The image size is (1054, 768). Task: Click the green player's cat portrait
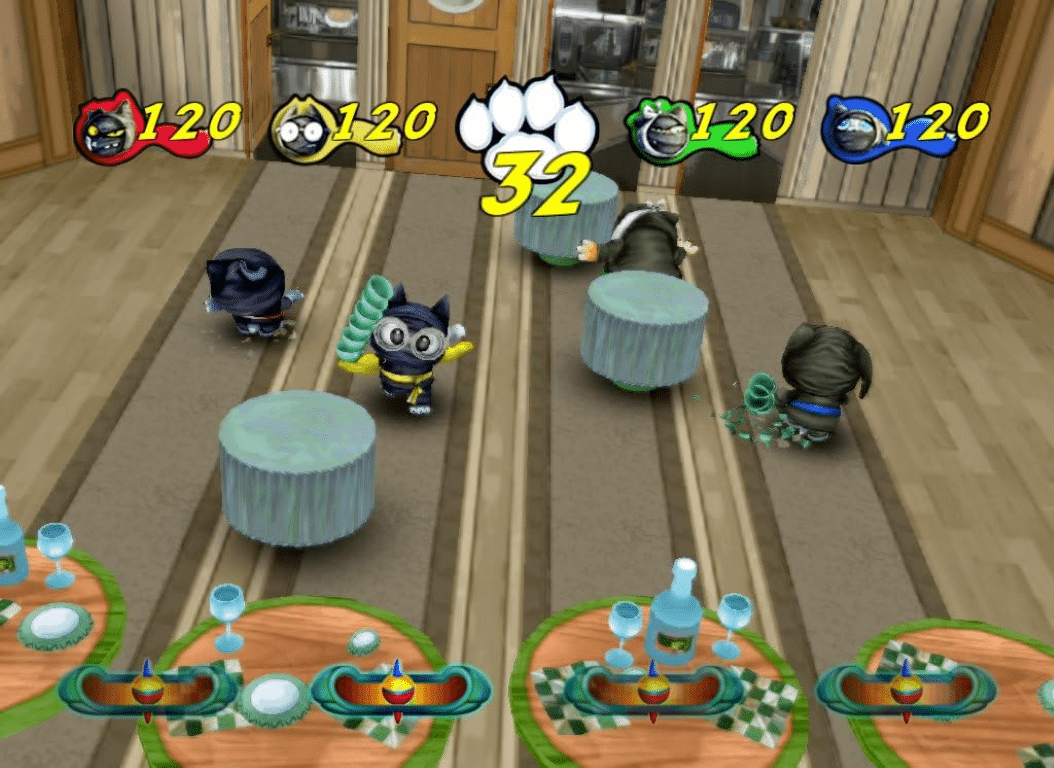(658, 128)
